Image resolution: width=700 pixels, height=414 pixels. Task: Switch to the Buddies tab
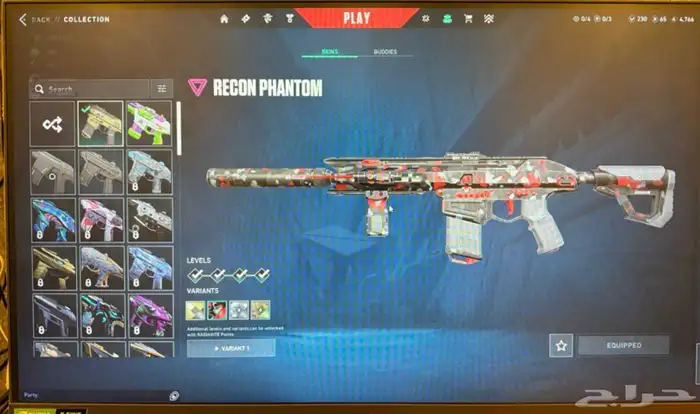(385, 51)
